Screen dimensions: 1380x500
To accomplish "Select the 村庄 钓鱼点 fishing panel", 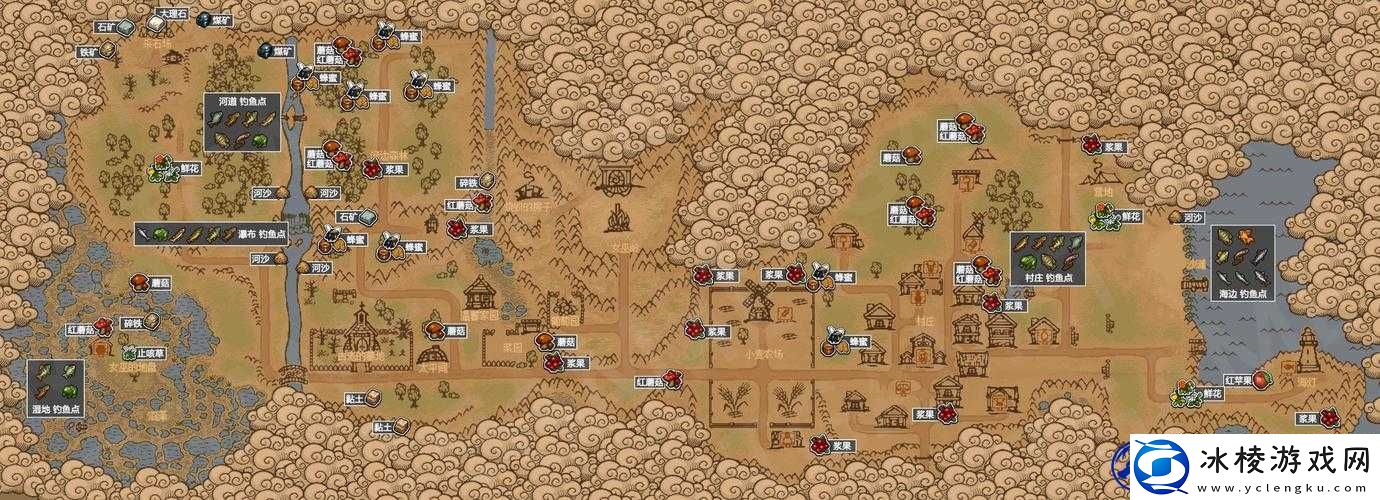I will 1046,258.
